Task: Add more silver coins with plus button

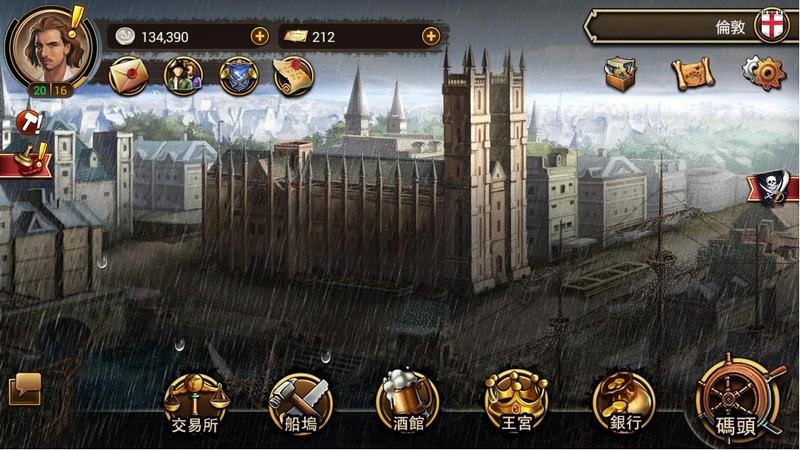Action: [x=260, y=36]
